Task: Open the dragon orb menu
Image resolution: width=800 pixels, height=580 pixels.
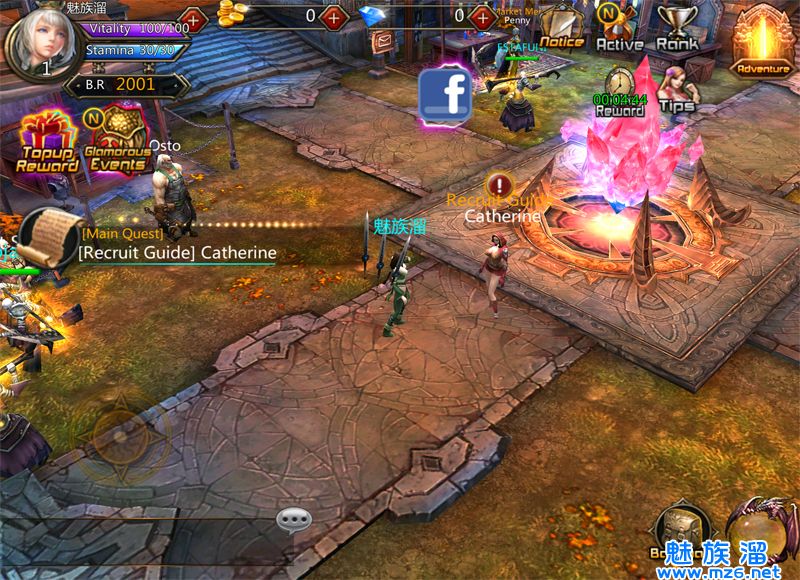Action: point(760,528)
